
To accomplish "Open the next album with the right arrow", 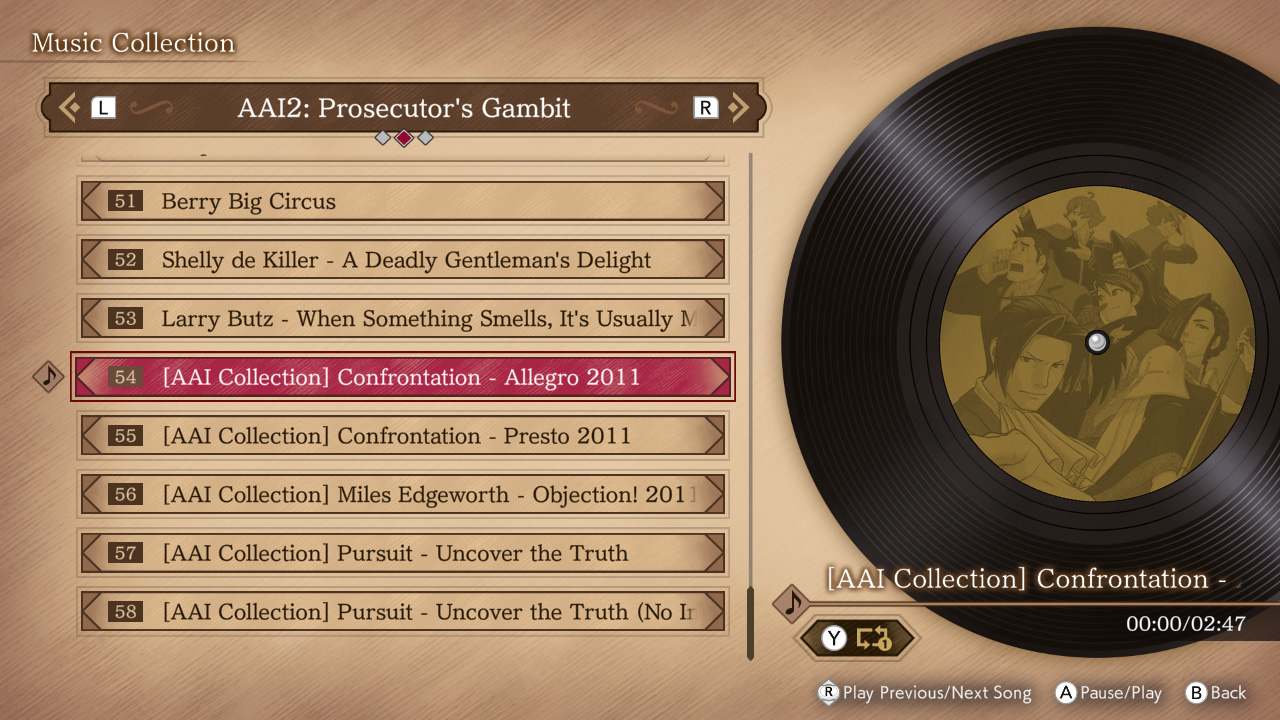I will [x=740, y=107].
